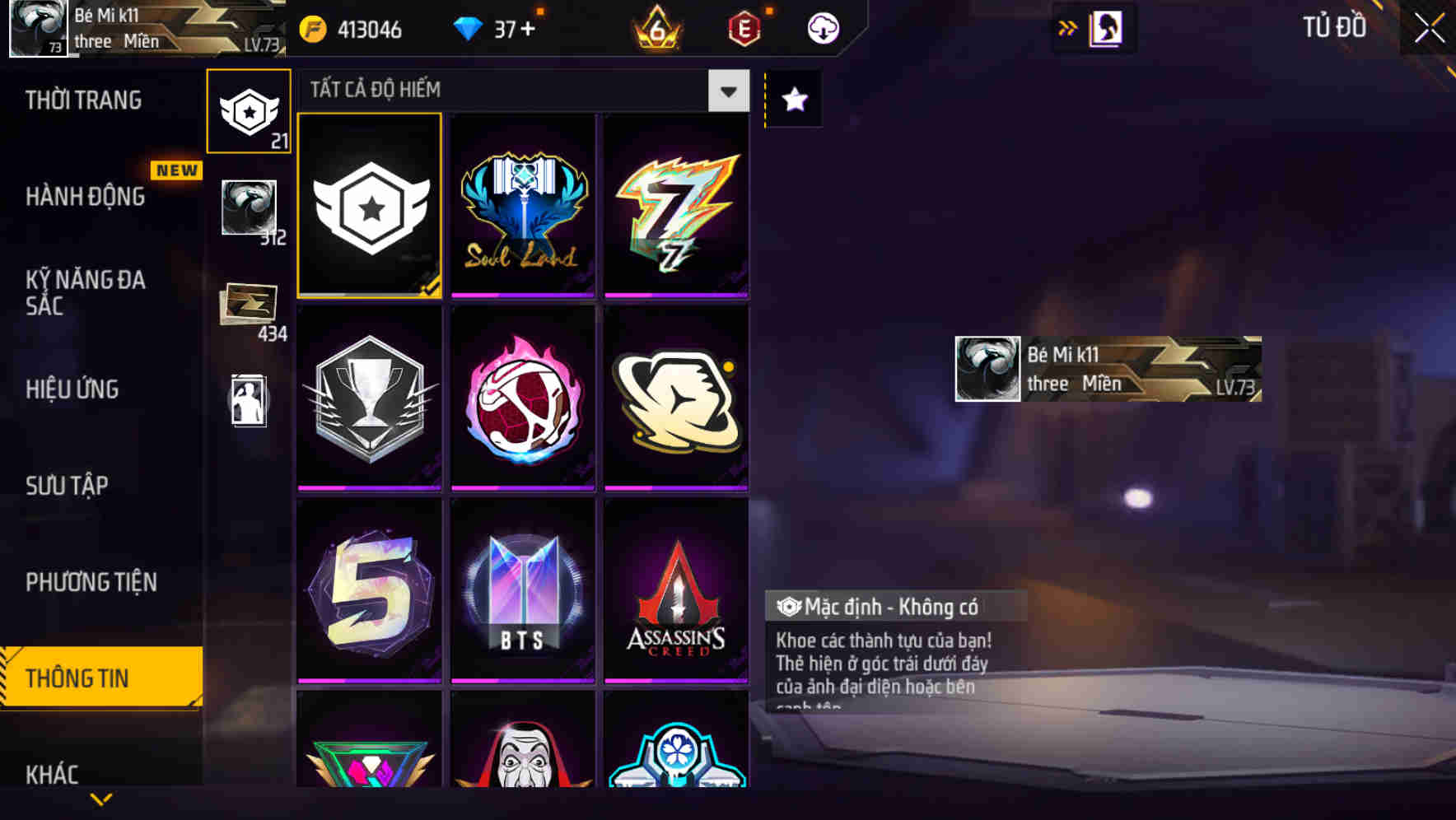
Task: Click the diamond currency icon
Action: pos(472,29)
